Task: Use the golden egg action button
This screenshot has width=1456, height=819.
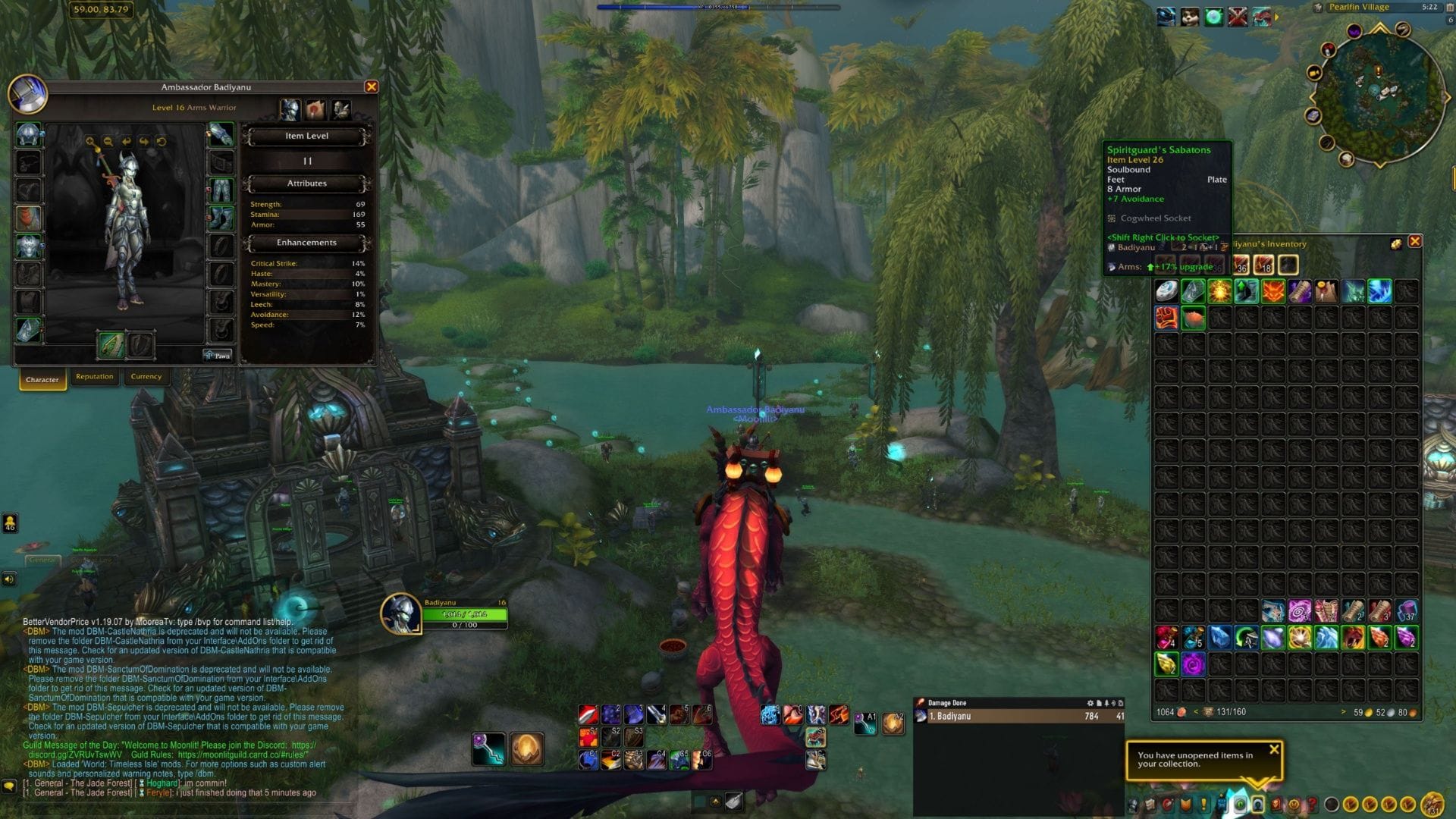Action: (x=526, y=749)
